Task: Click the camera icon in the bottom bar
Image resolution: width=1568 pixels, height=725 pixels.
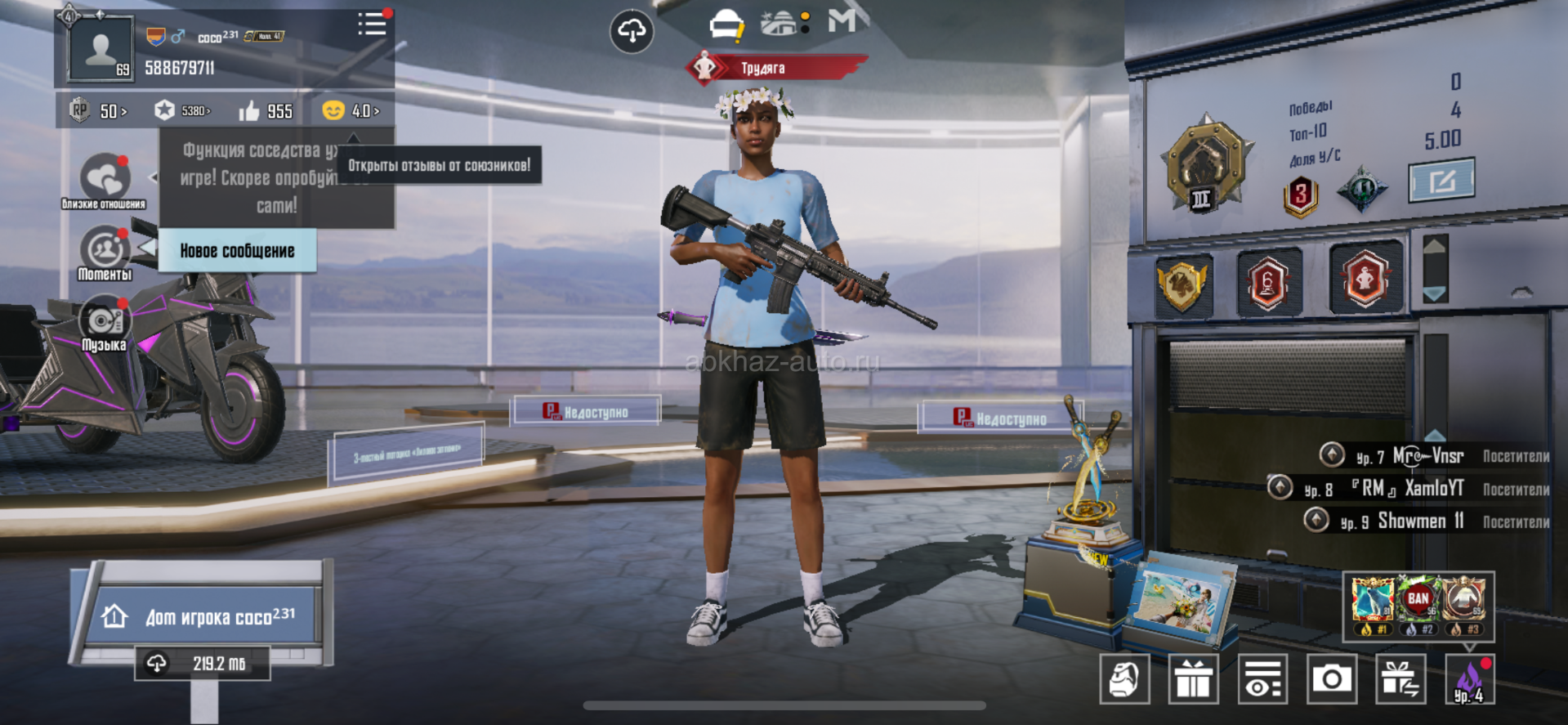Action: pos(1332,678)
